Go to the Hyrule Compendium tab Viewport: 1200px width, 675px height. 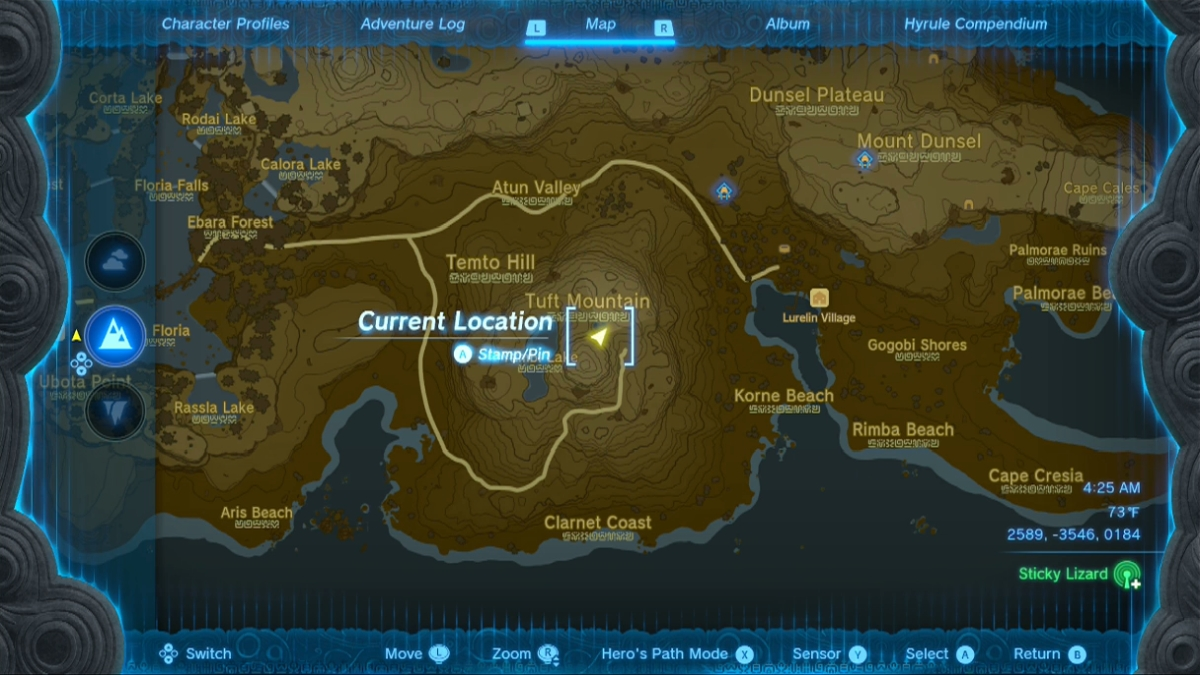(x=975, y=24)
